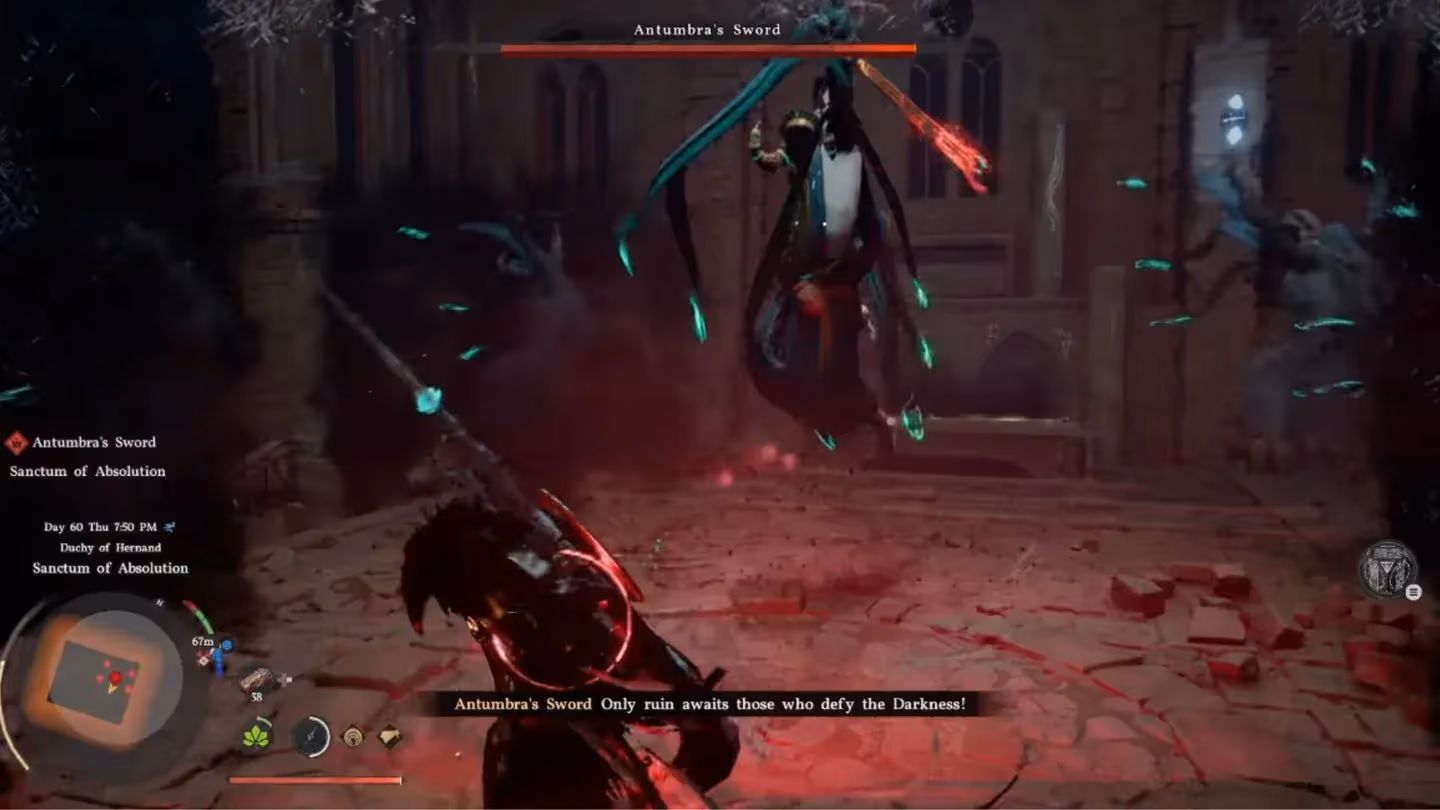Open the hamburger menu on the medallion
The width and height of the screenshot is (1440, 810).
click(x=1413, y=592)
